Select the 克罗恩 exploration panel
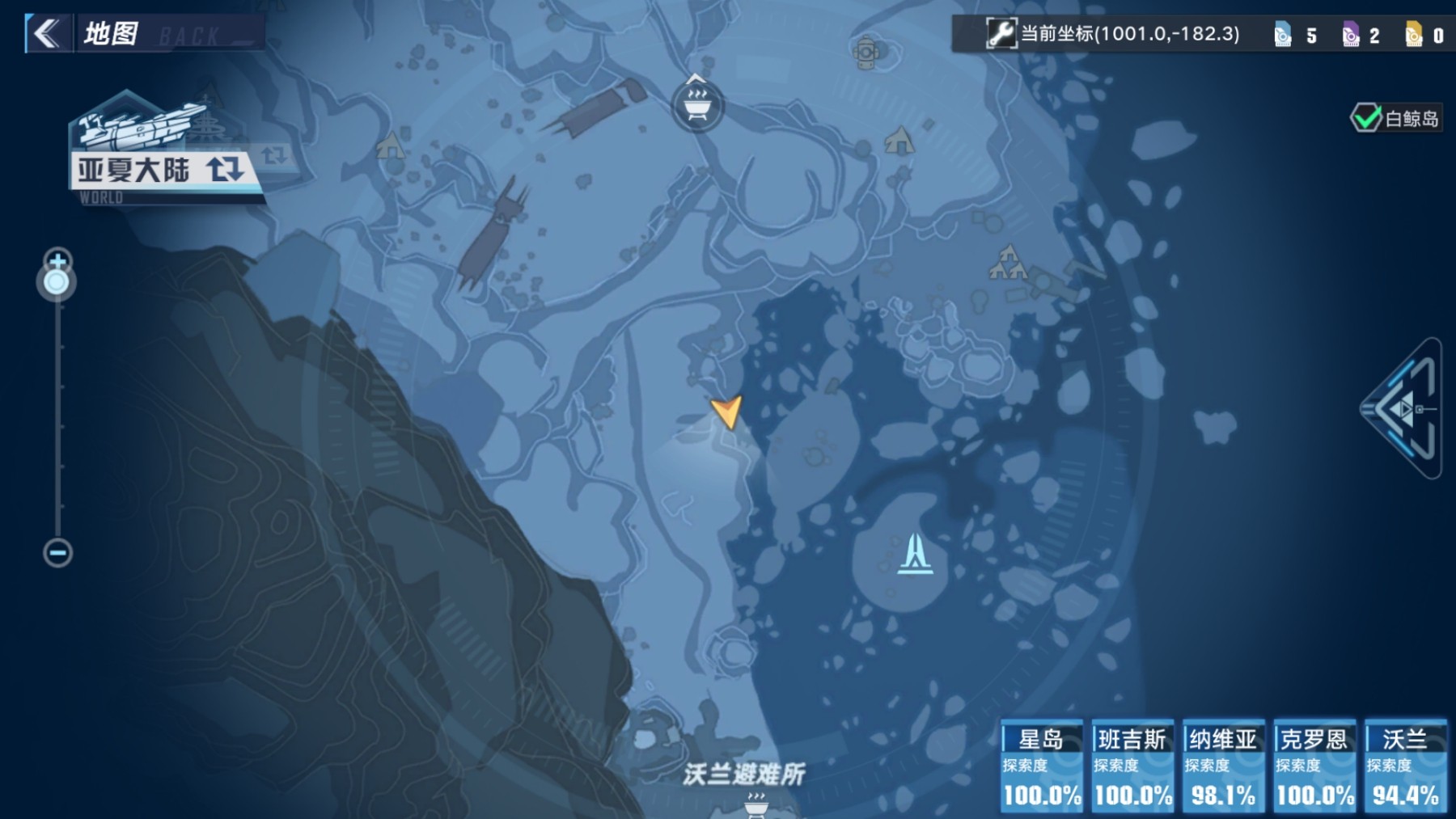The width and height of the screenshot is (1456, 819). coord(1314,765)
